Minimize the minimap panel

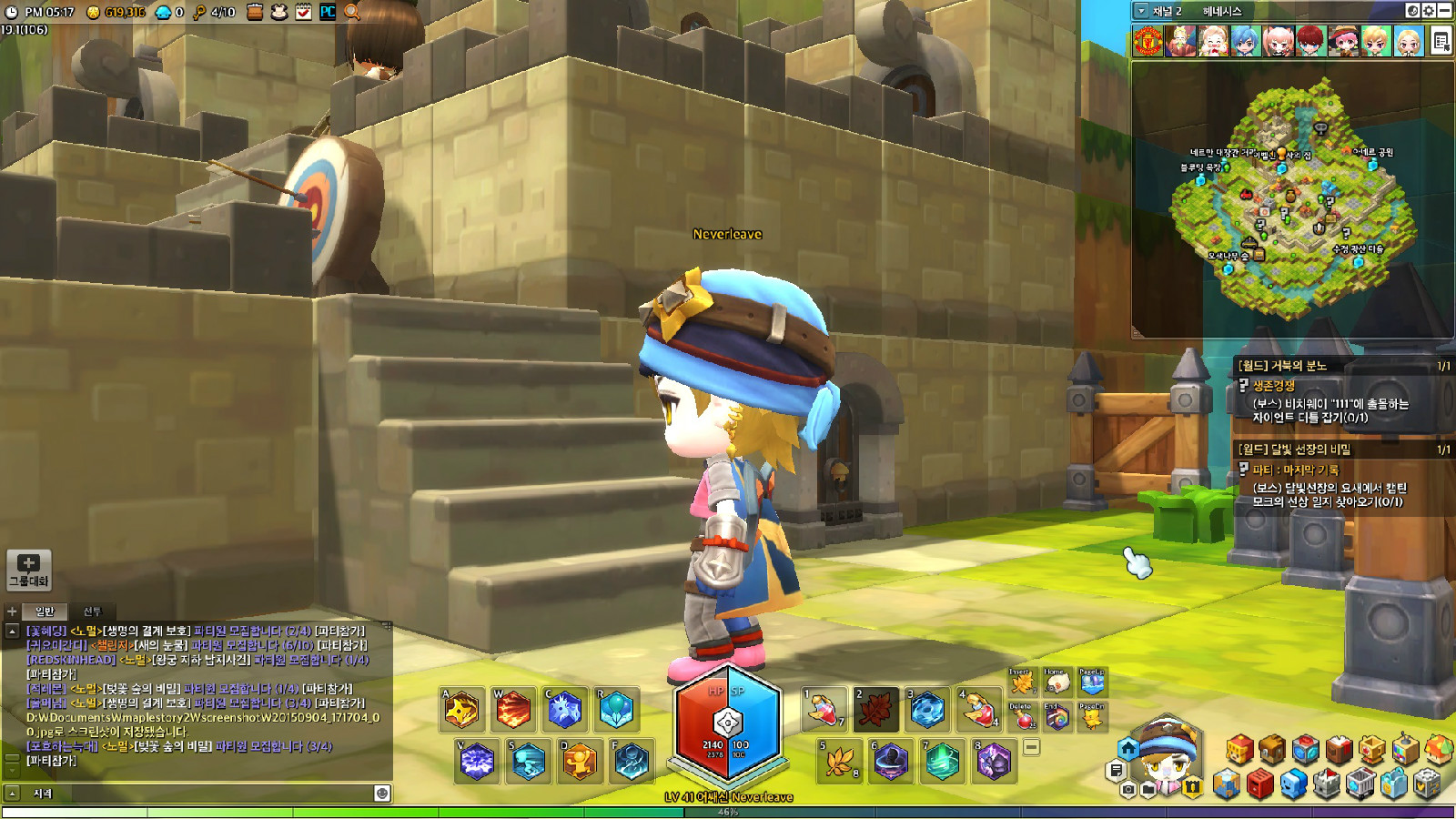(1444, 11)
